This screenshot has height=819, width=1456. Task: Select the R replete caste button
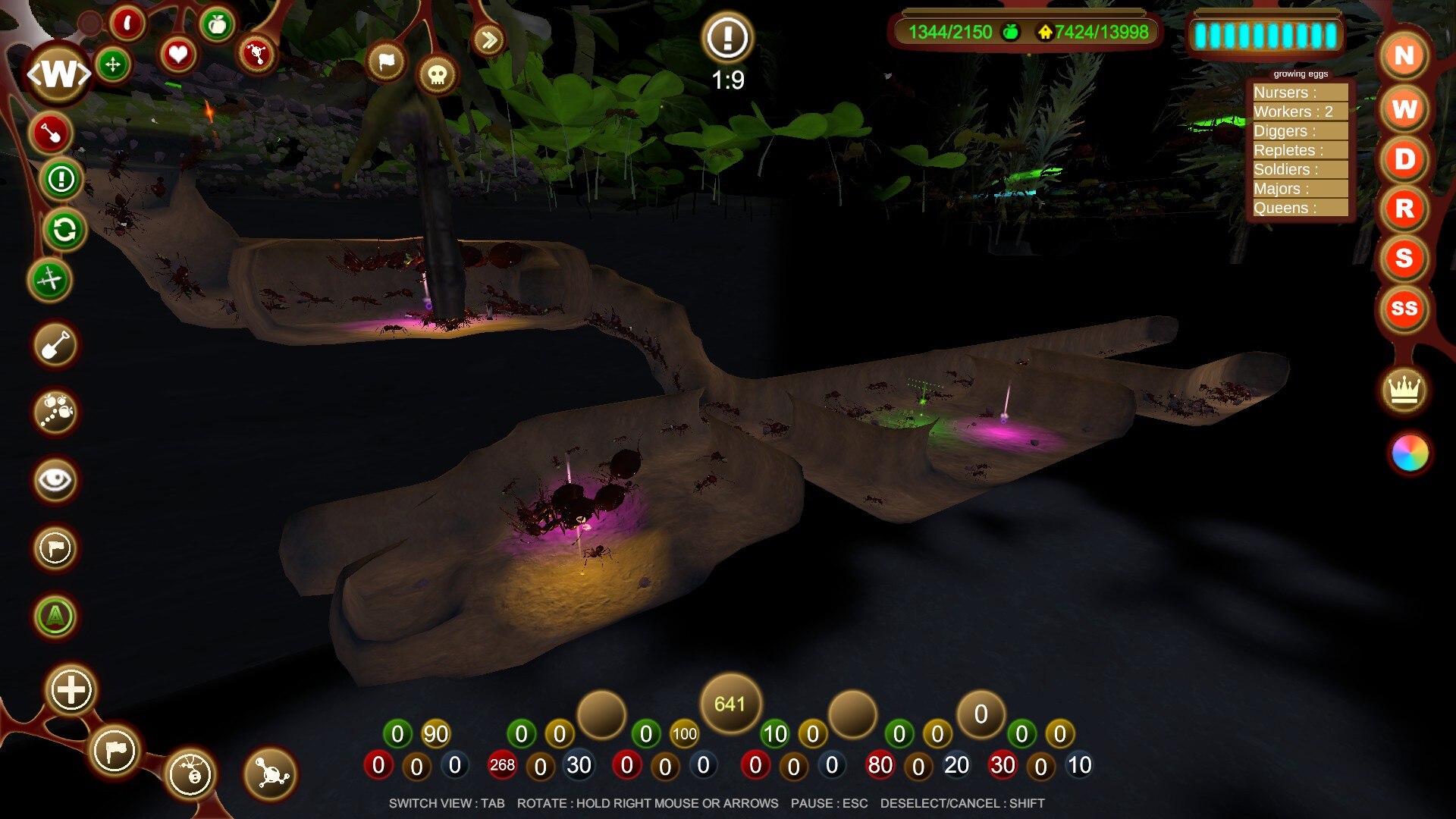[1404, 209]
